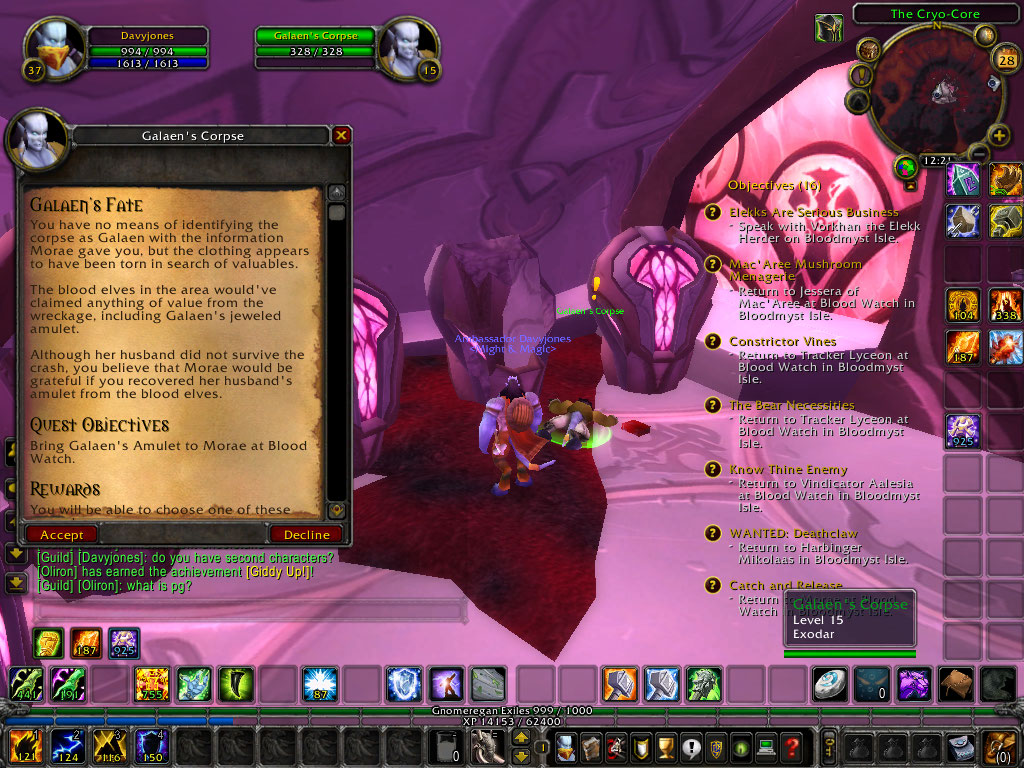
Task: Open the backpack bag slot
Action: (999, 746)
